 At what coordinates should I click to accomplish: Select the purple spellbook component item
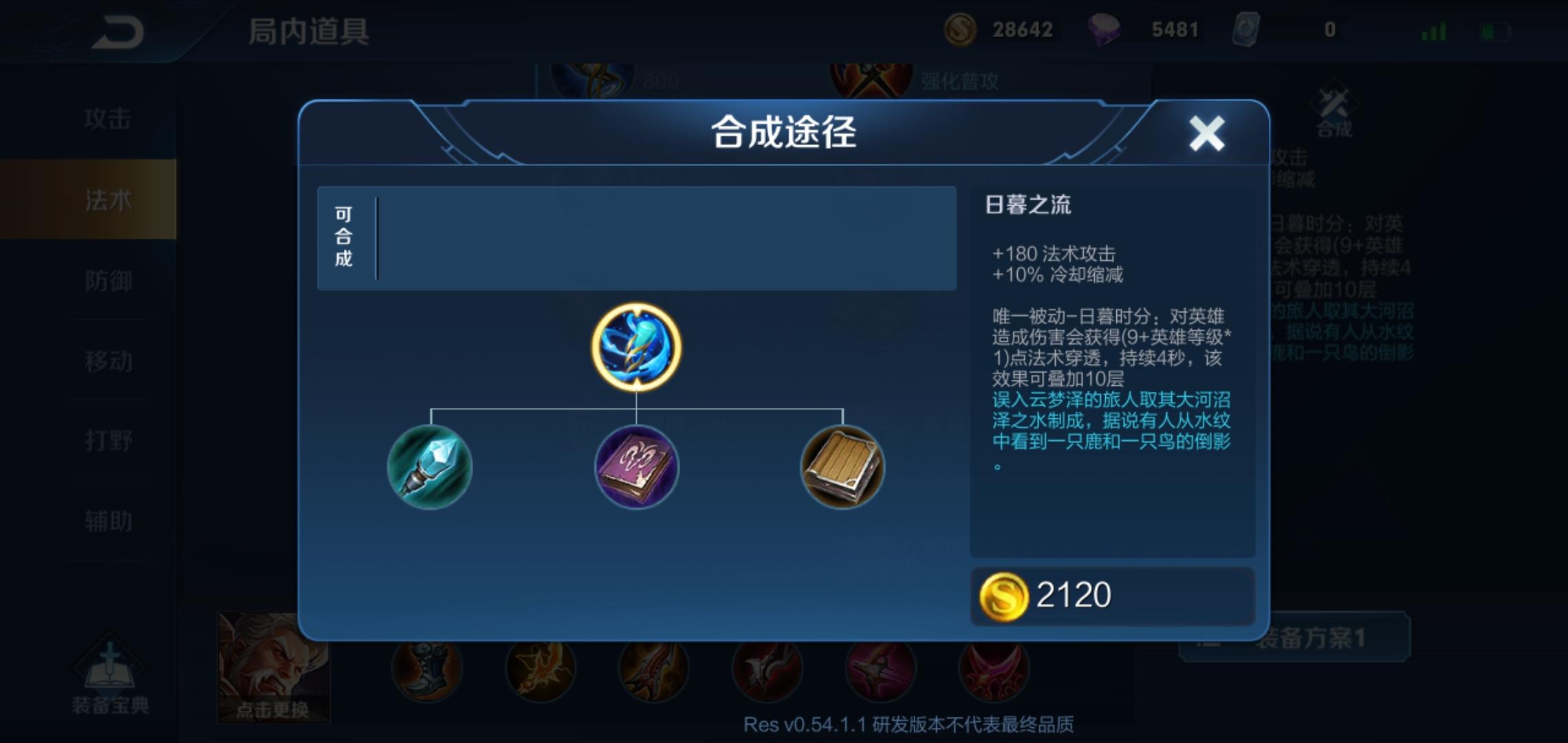636,468
